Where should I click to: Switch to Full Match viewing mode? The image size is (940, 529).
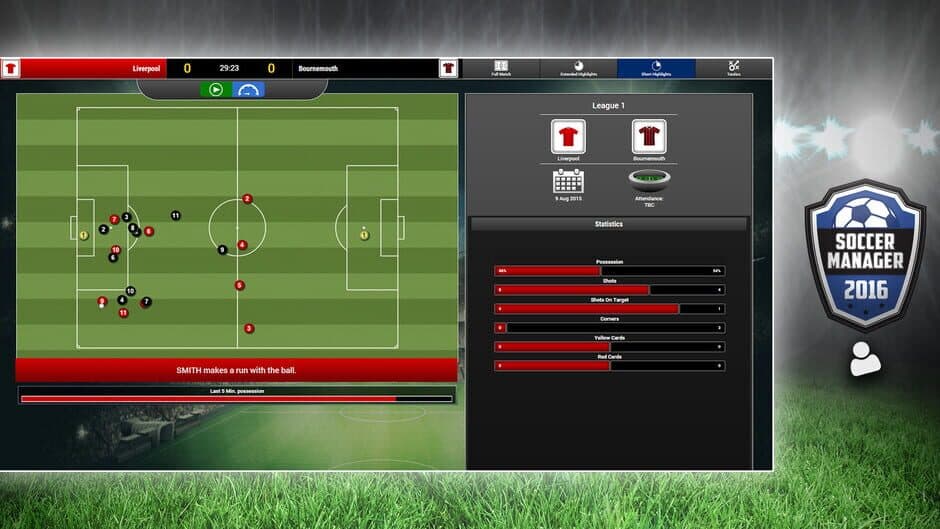coord(501,68)
